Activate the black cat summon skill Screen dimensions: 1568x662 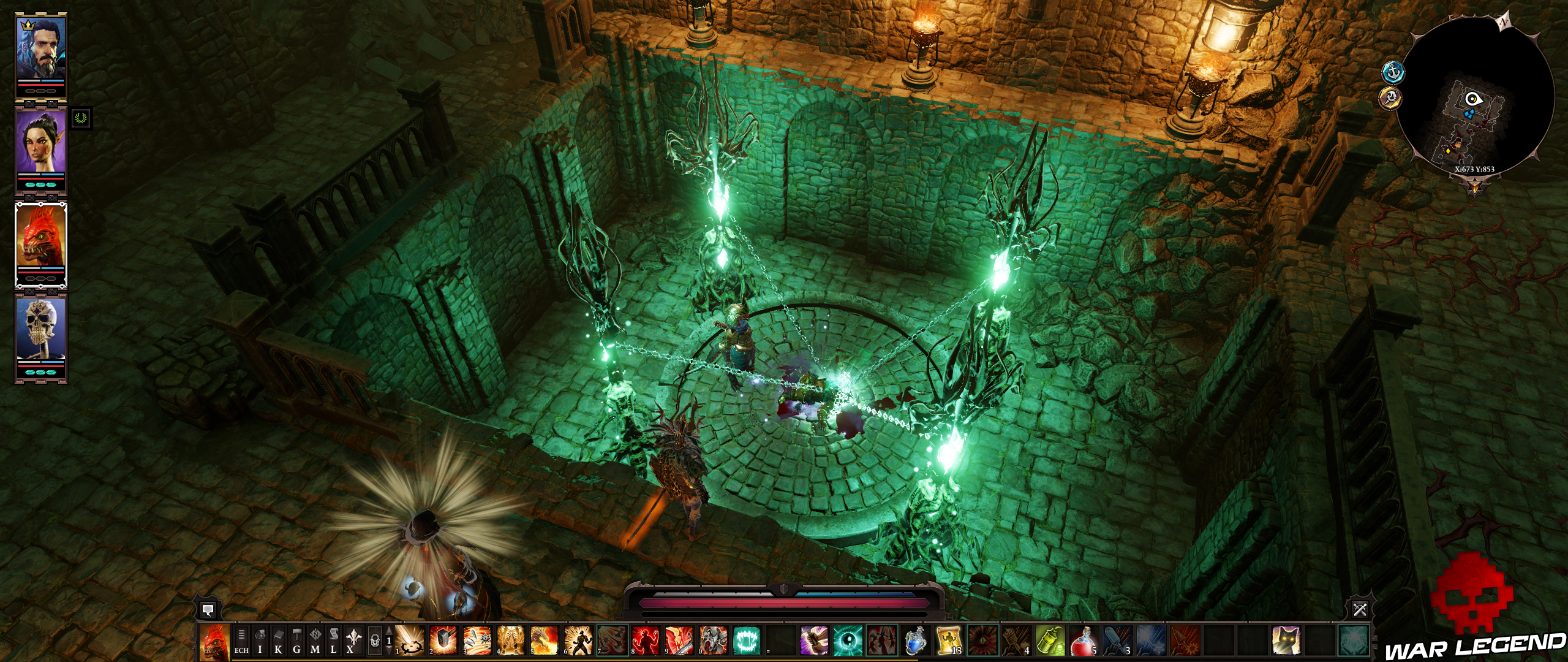click(x=1286, y=641)
